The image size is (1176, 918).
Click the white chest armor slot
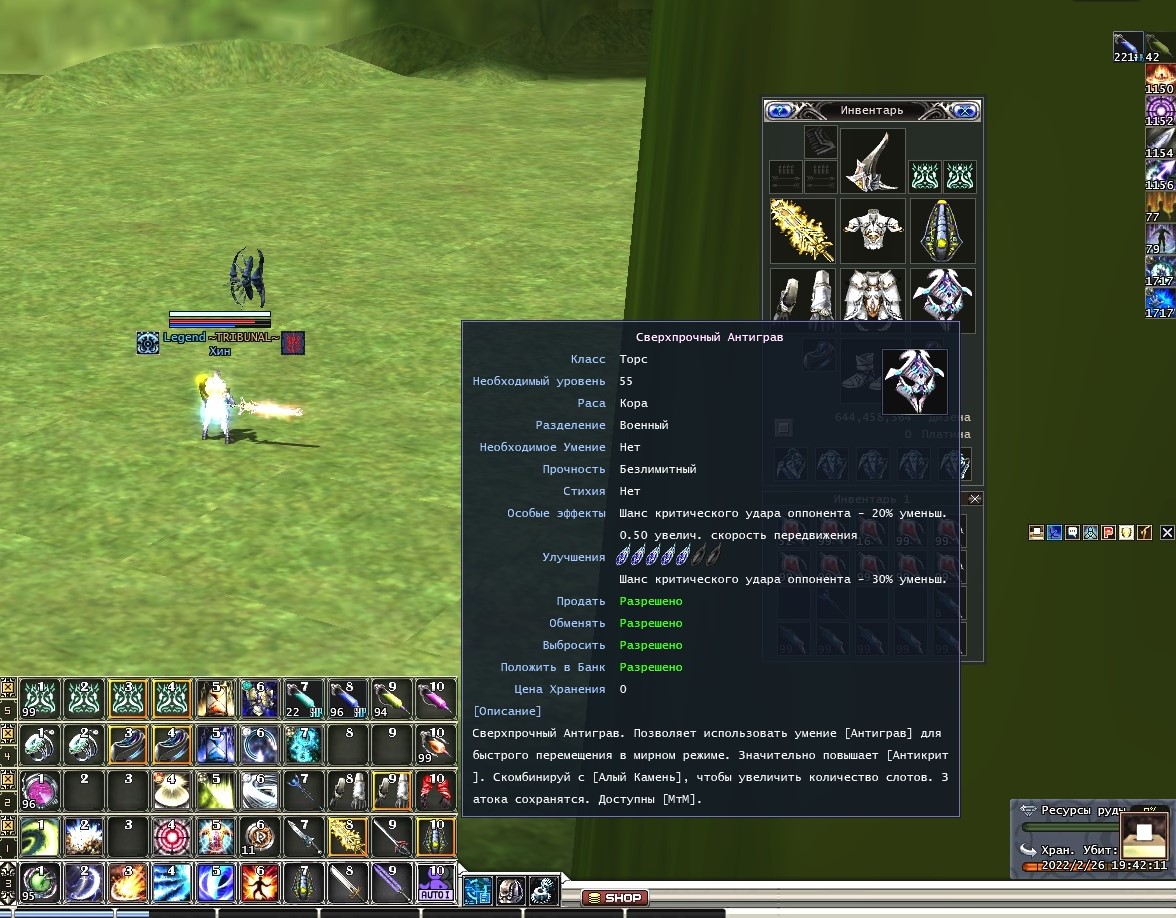[x=872, y=230]
